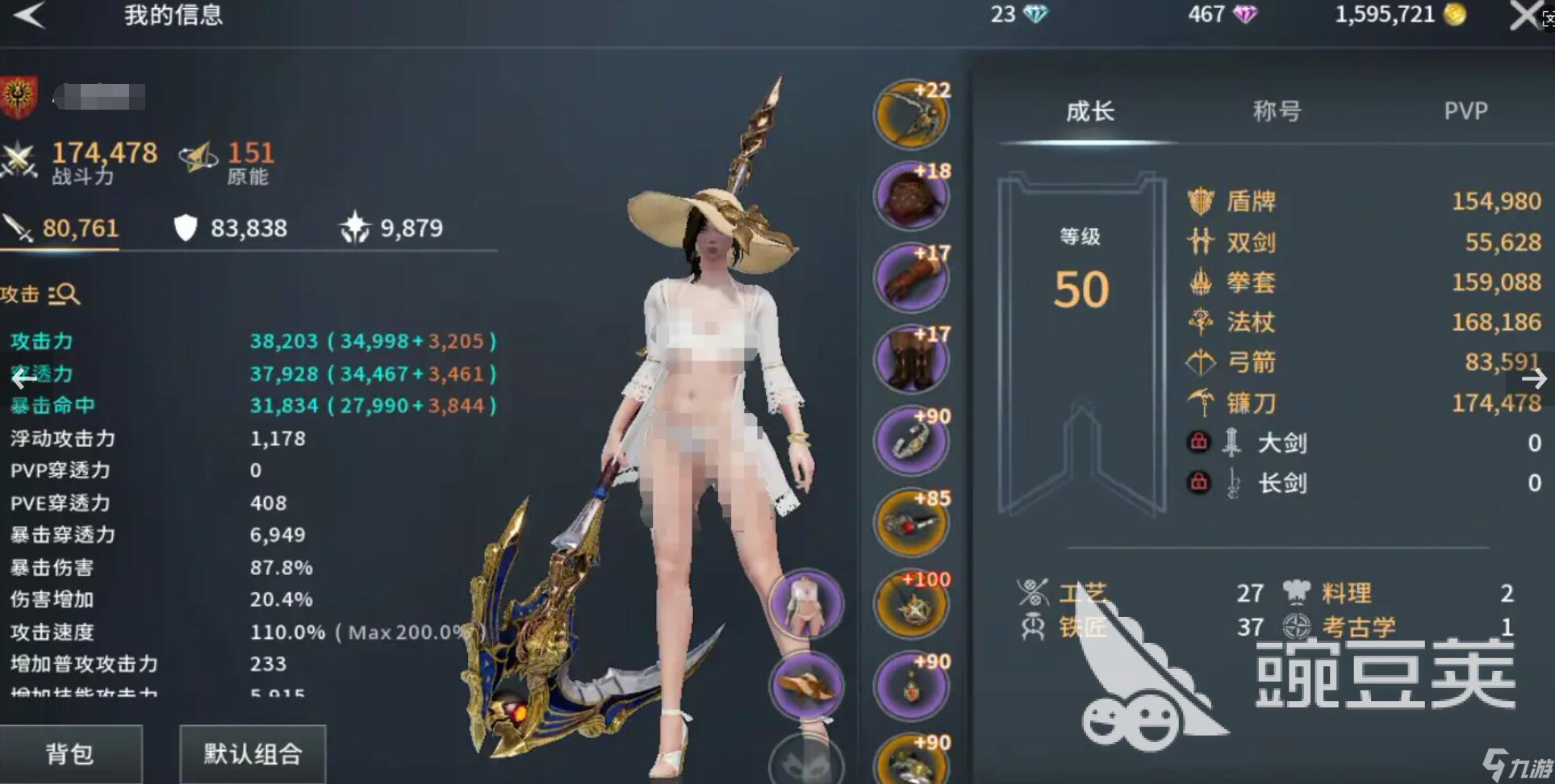Image resolution: width=1555 pixels, height=784 pixels.
Task: Select the +22 scythe weapon slot
Action: tap(912, 115)
